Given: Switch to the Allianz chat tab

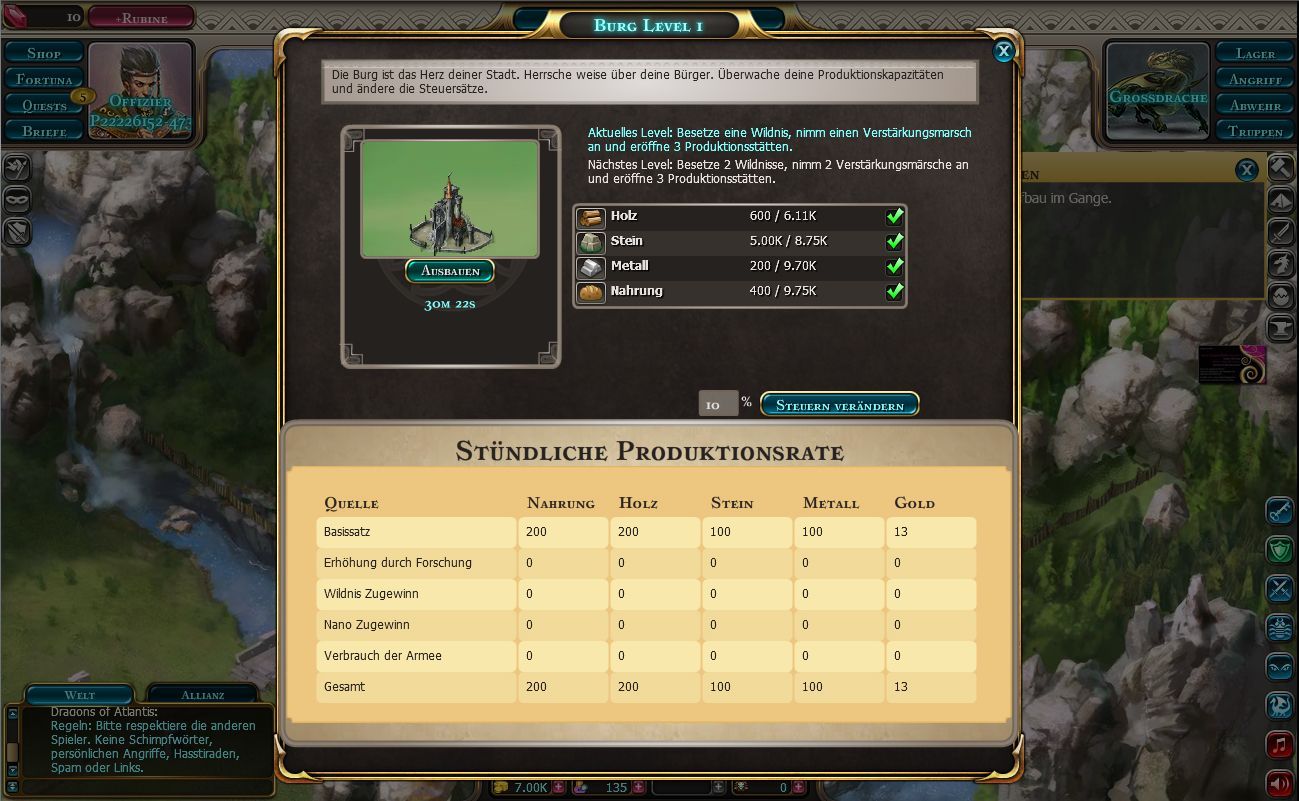Looking at the screenshot, I should [x=202, y=694].
